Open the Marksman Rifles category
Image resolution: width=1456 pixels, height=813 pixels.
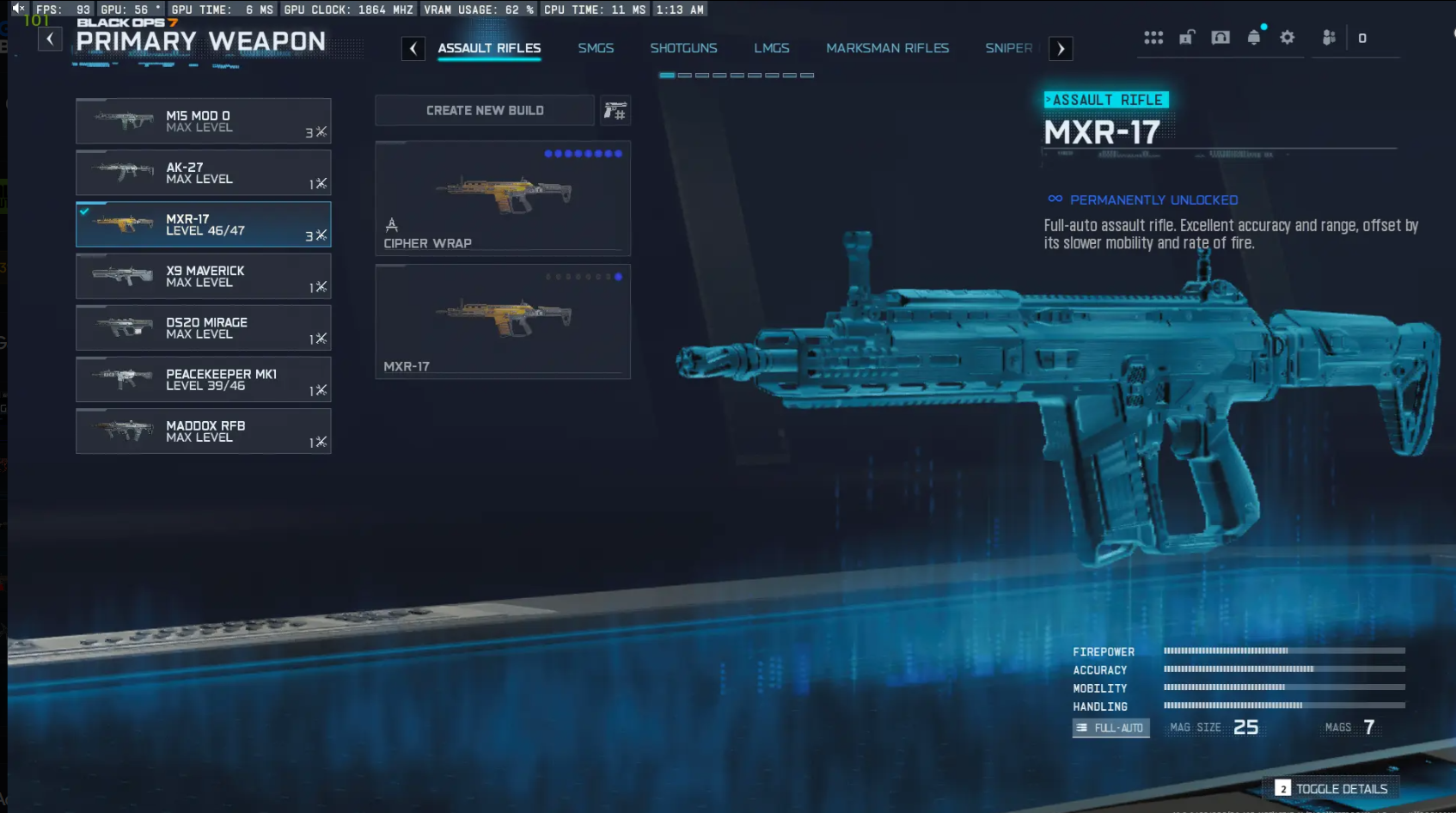coord(887,48)
